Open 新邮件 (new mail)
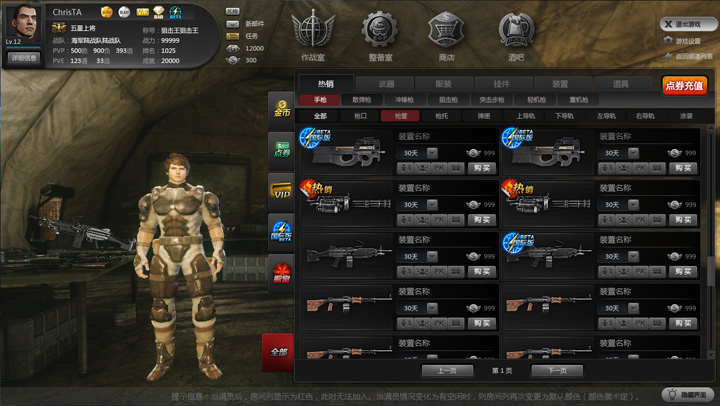The width and height of the screenshot is (720, 406). click(248, 23)
